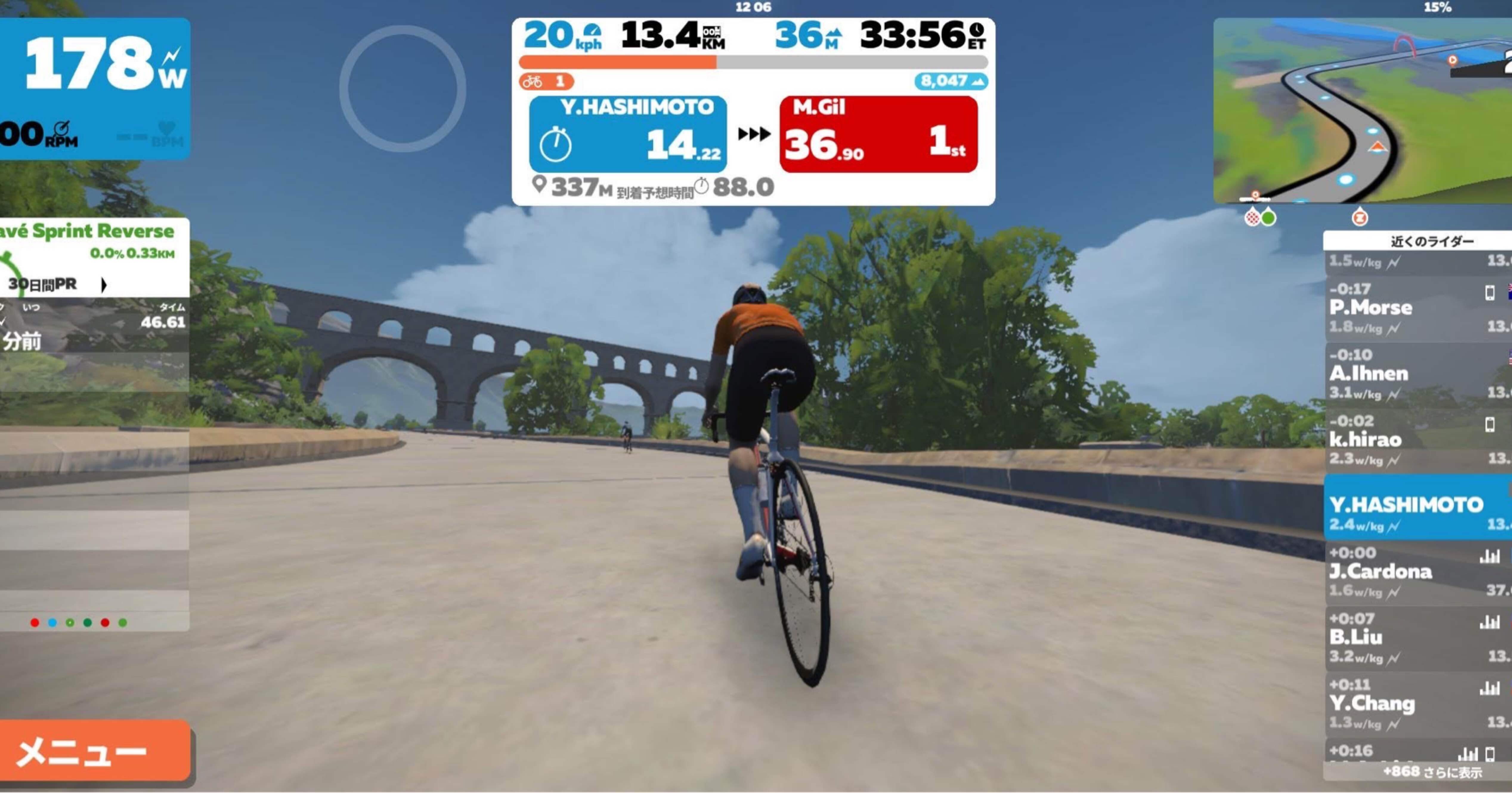Click the empty power-up ring
This screenshot has width=1512, height=793.
[403, 89]
